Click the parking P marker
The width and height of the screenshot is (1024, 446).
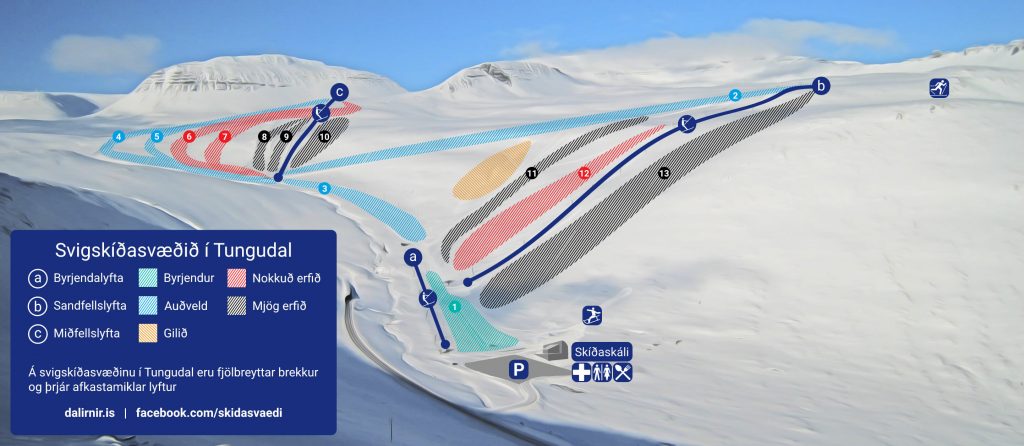tap(519, 370)
